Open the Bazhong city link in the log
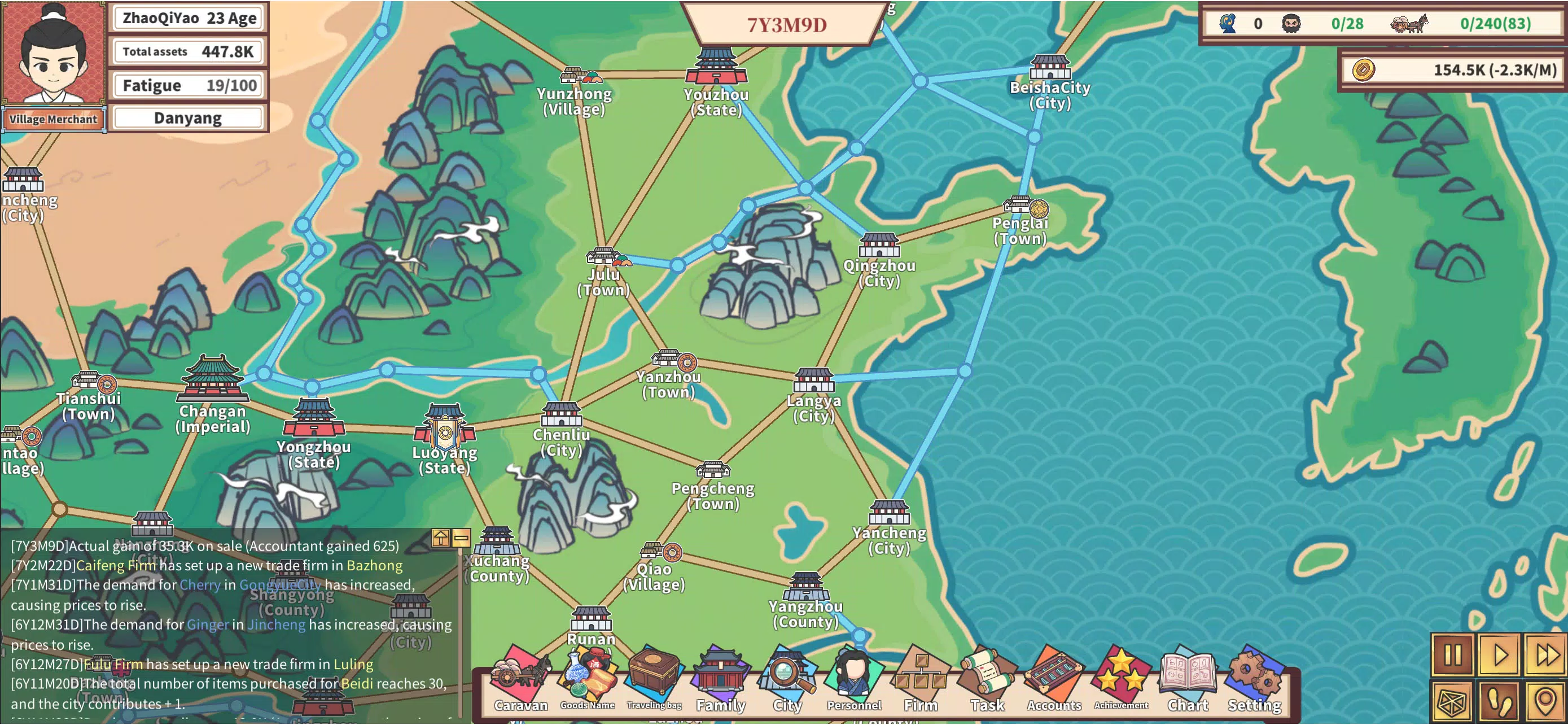This screenshot has height=725, width=1568. 374,566
